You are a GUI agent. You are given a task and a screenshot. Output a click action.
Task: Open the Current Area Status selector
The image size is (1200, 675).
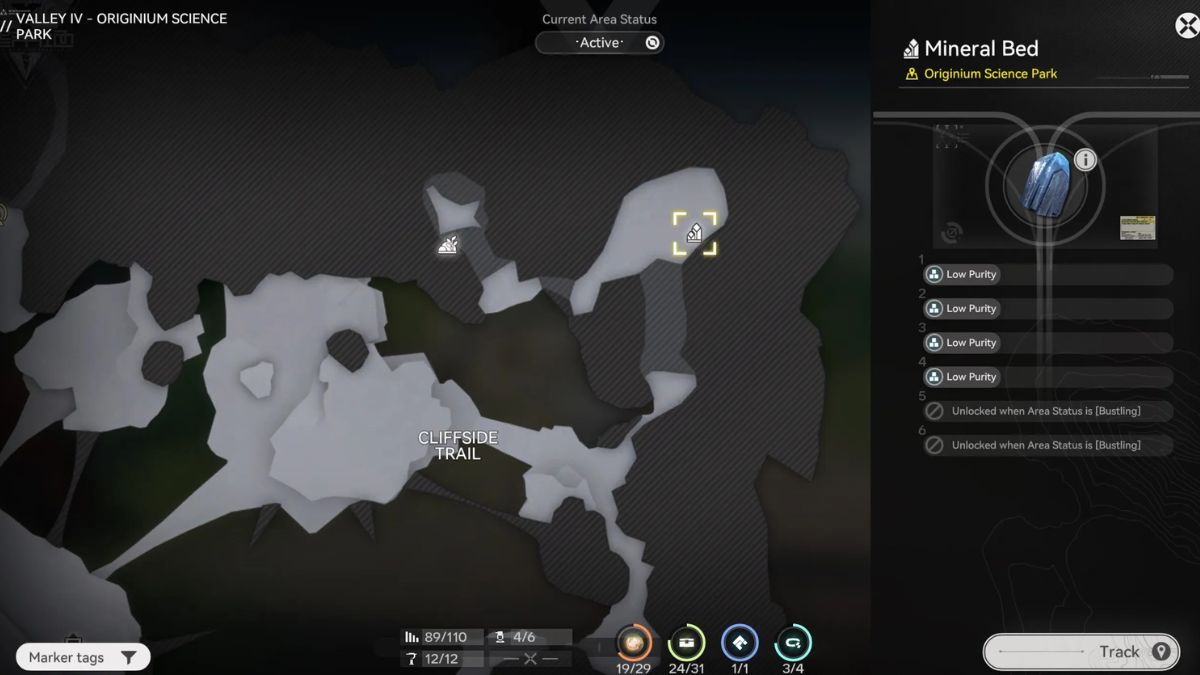pyautogui.click(x=599, y=43)
